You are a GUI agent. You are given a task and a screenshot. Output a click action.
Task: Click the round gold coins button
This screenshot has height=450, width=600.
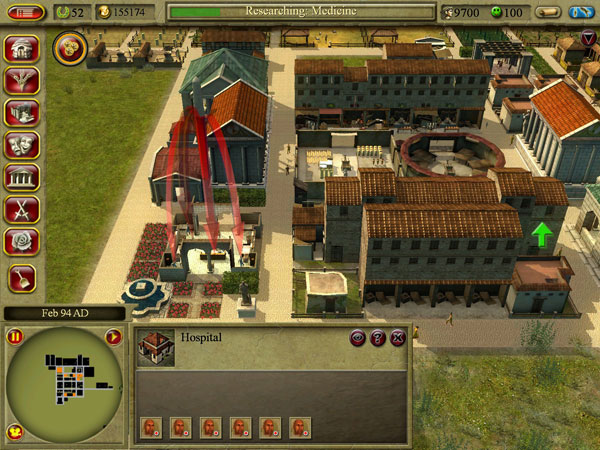click(x=70, y=45)
